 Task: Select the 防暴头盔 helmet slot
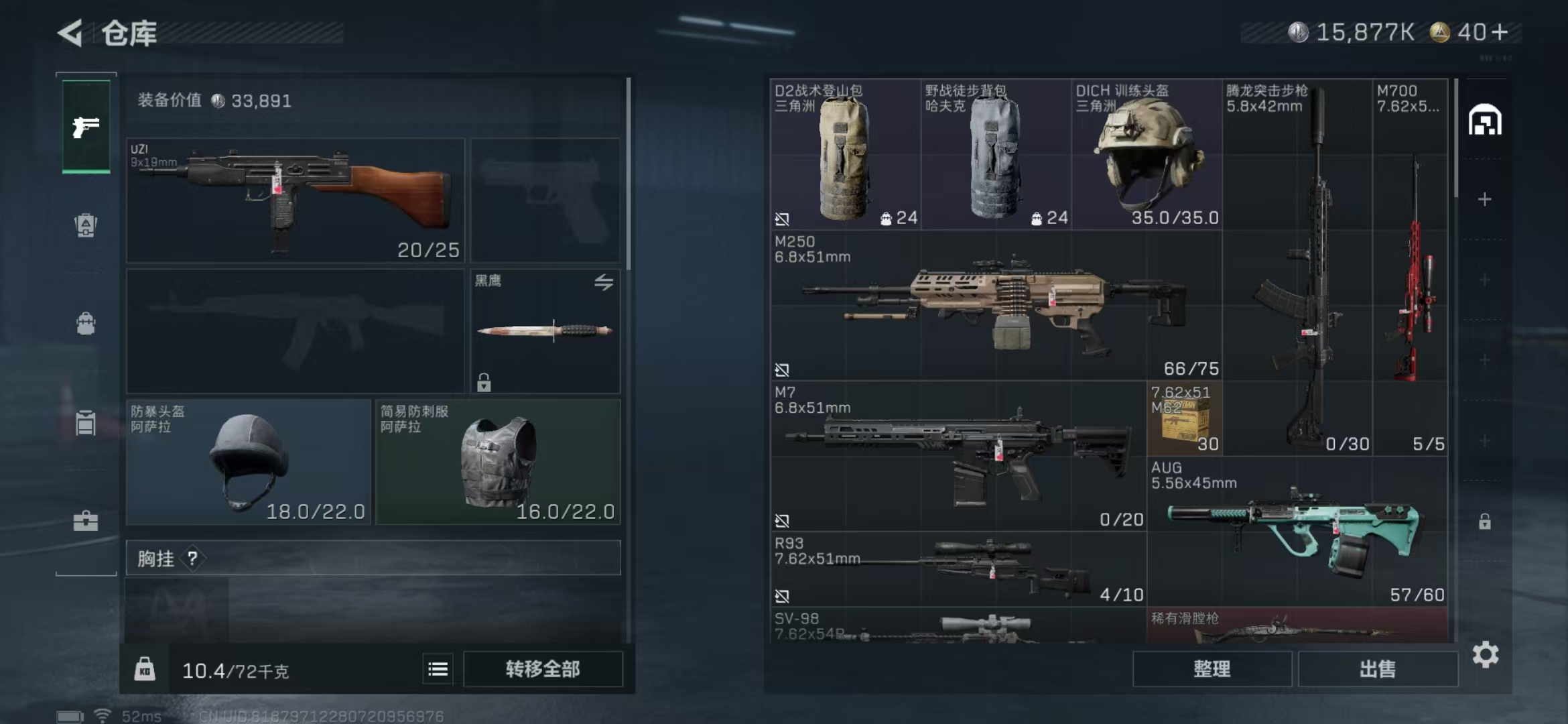tap(248, 462)
